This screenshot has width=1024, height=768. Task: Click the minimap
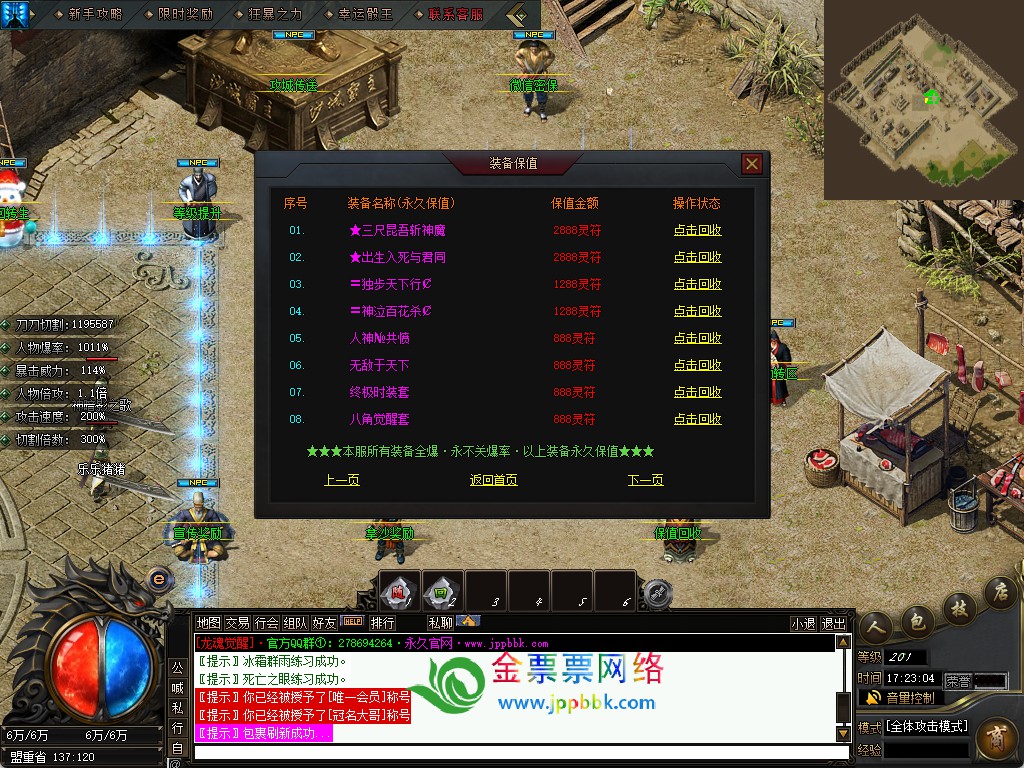pos(922,100)
